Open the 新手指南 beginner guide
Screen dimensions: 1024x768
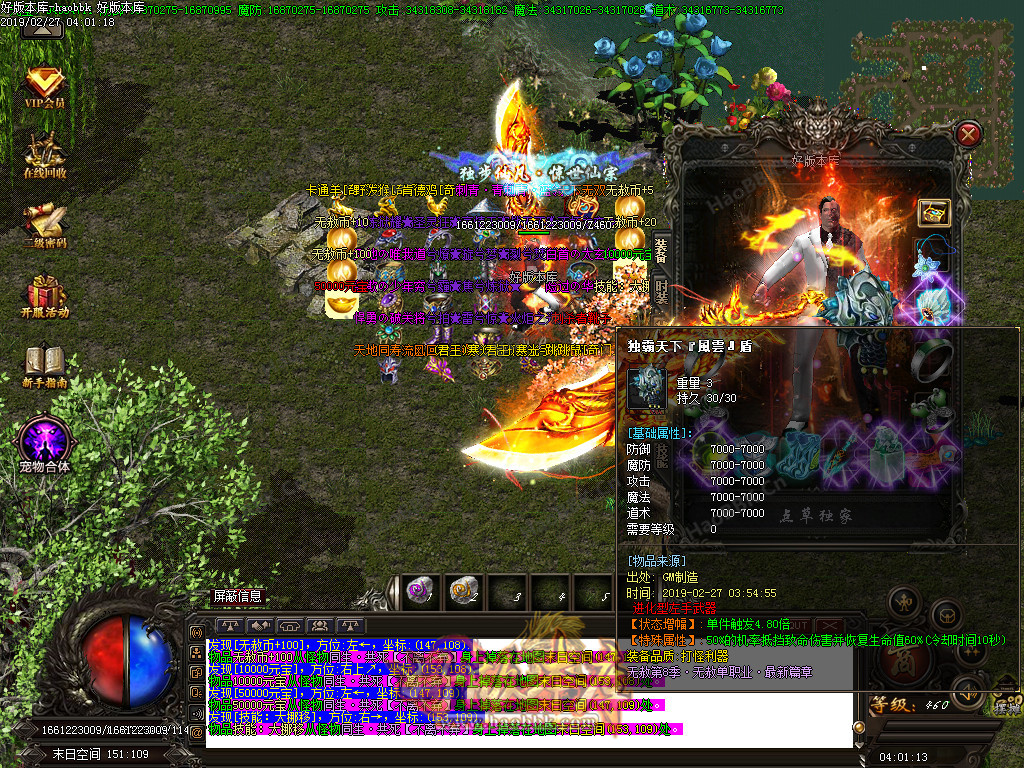(44, 366)
